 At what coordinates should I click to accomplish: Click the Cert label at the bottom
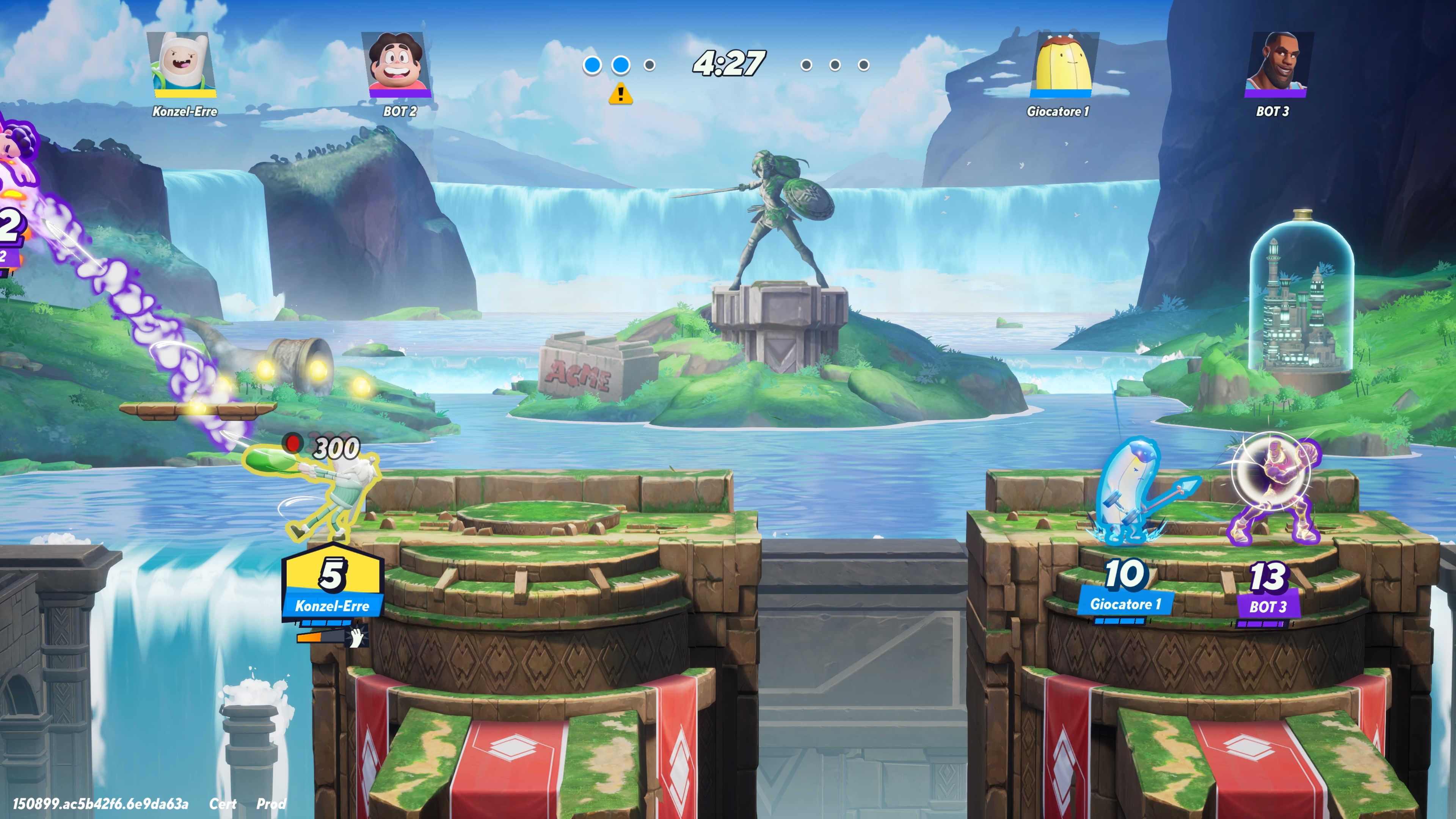(224, 804)
